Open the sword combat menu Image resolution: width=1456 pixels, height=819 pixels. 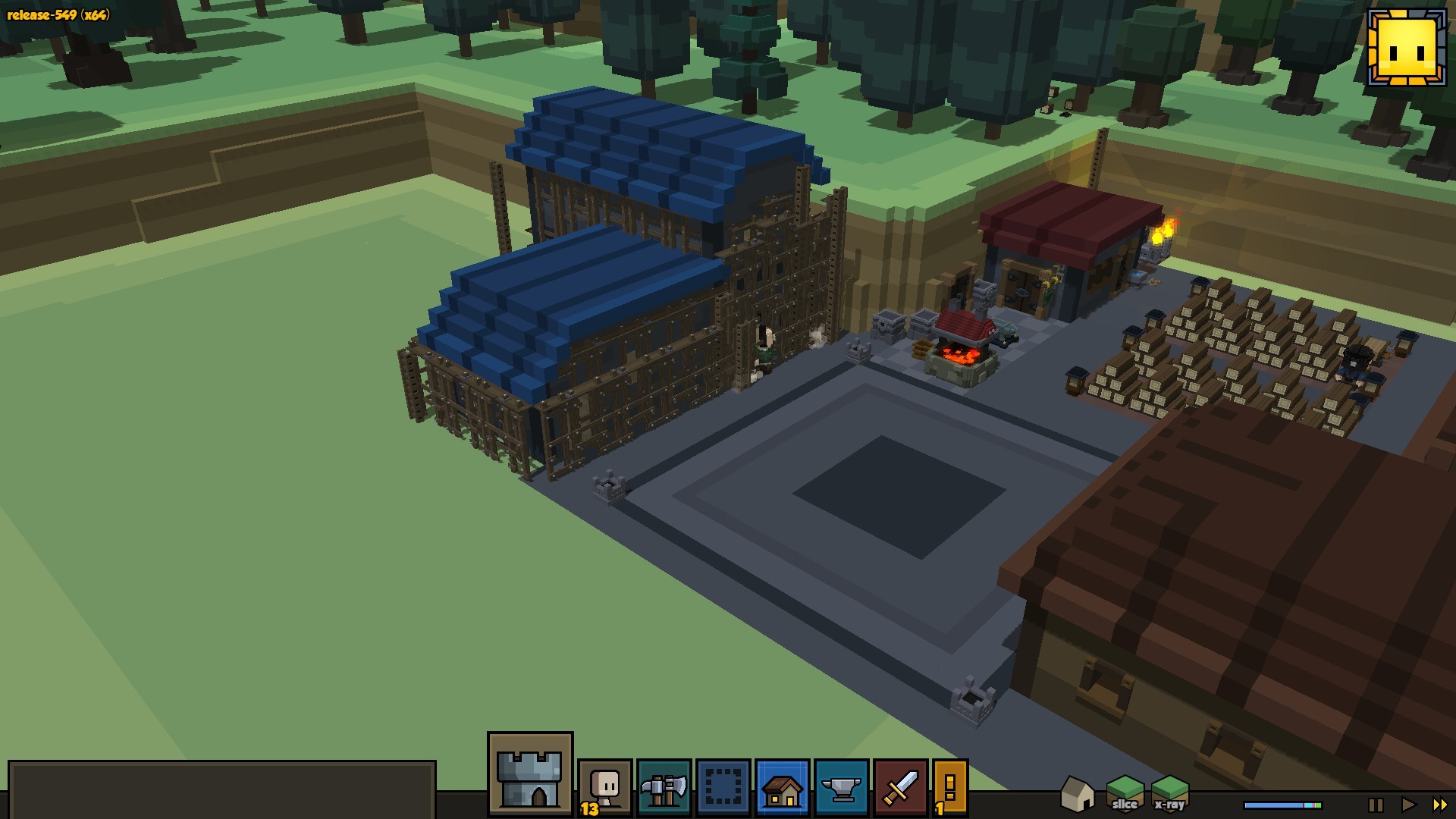click(900, 787)
